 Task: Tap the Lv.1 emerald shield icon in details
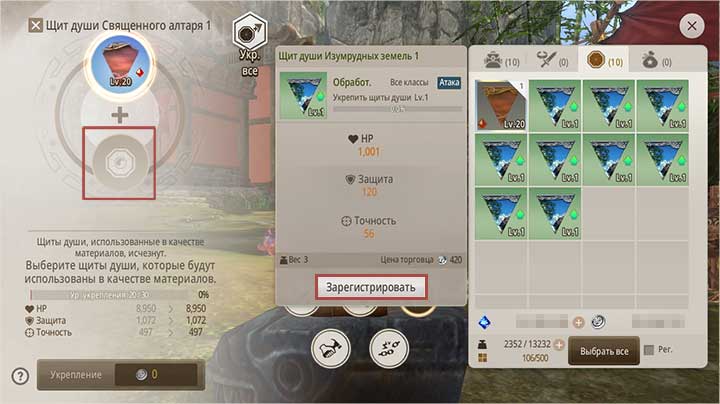click(x=302, y=94)
